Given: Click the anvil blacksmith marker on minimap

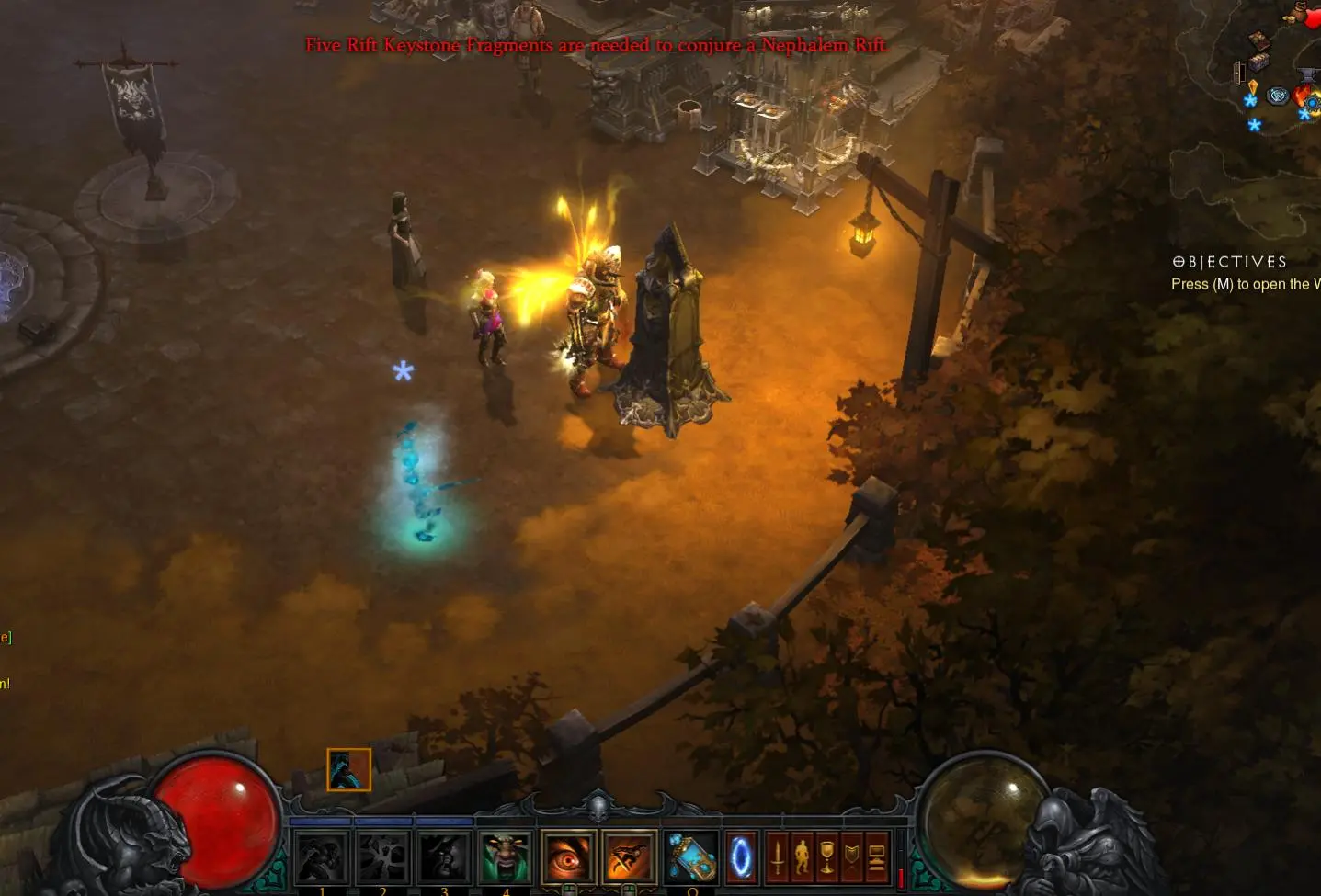Looking at the screenshot, I should [1307, 74].
